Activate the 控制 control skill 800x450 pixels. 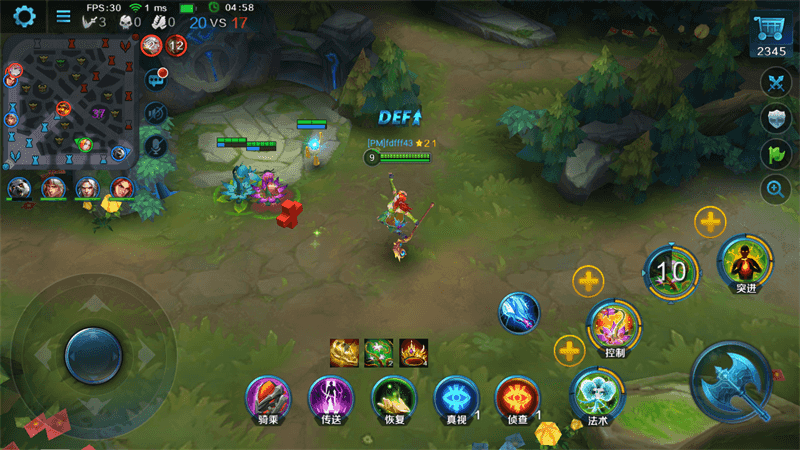tap(614, 327)
